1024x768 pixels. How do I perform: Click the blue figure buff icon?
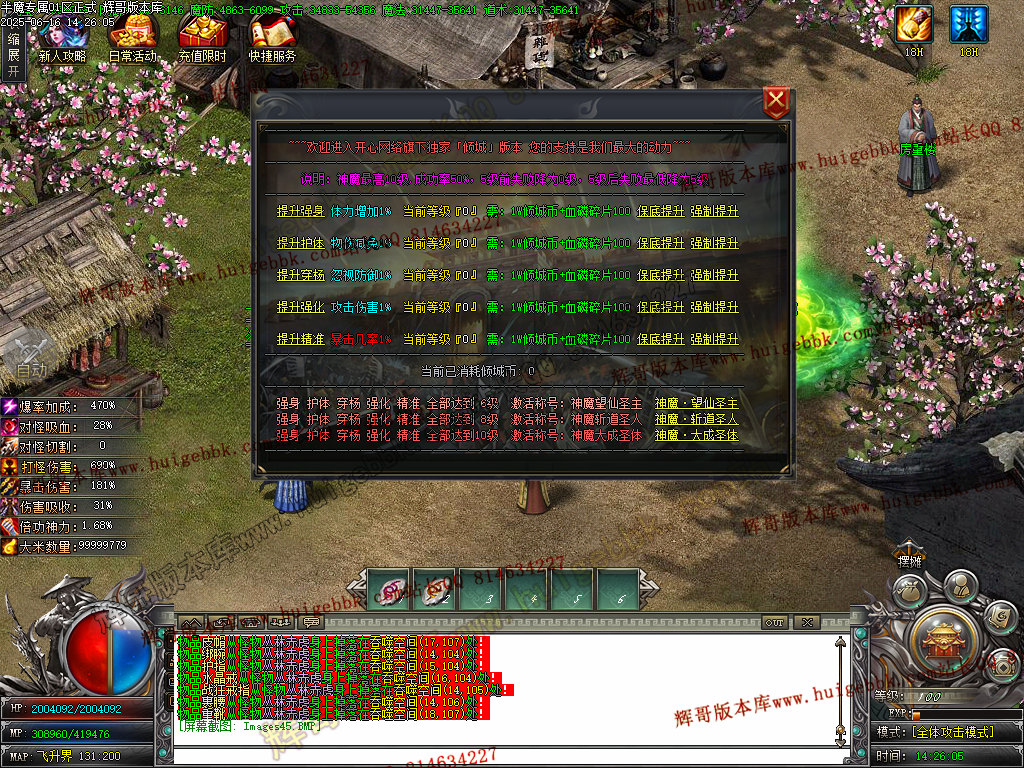point(968,25)
